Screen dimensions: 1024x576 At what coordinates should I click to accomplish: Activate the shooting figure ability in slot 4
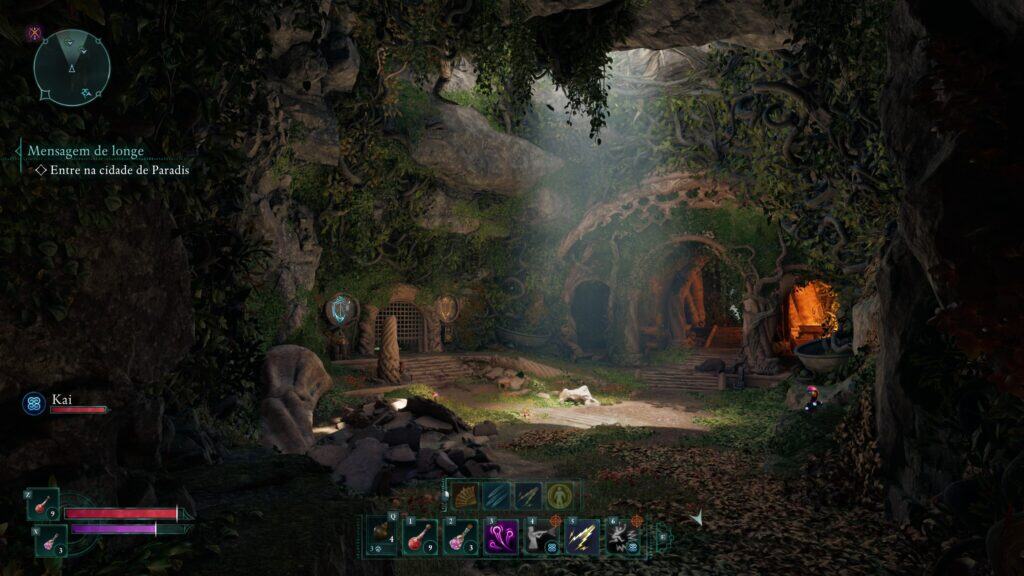click(542, 537)
